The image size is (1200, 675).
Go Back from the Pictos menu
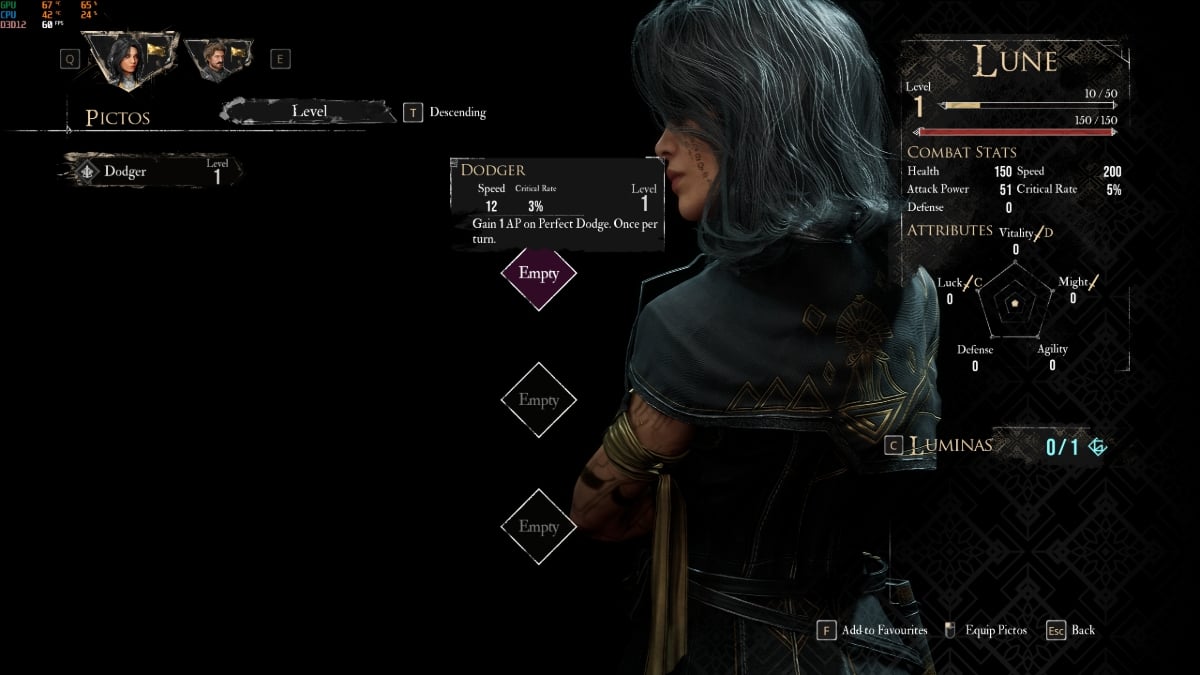pyautogui.click(x=1071, y=630)
